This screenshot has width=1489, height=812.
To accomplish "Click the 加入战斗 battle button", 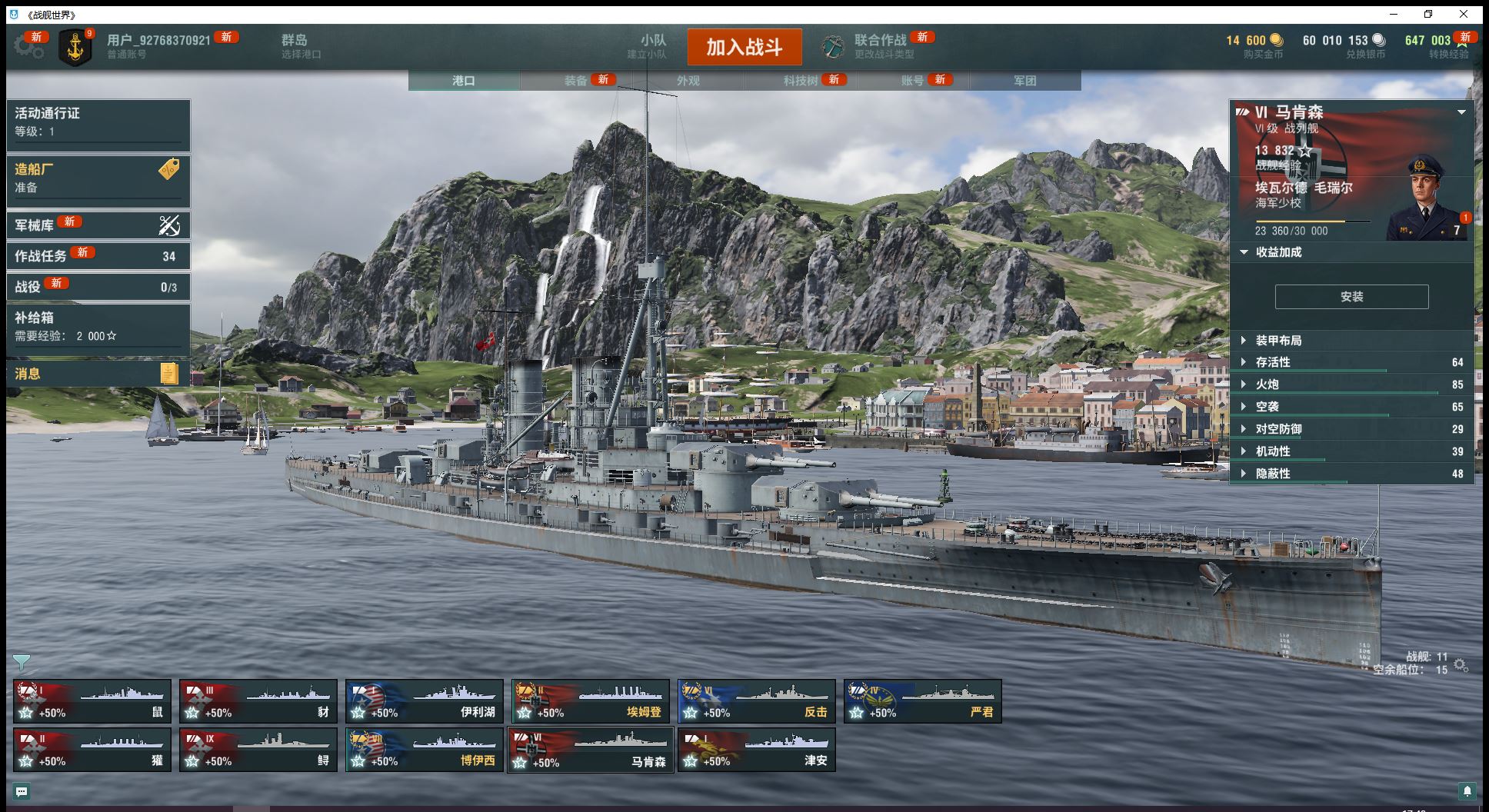I will point(744,48).
